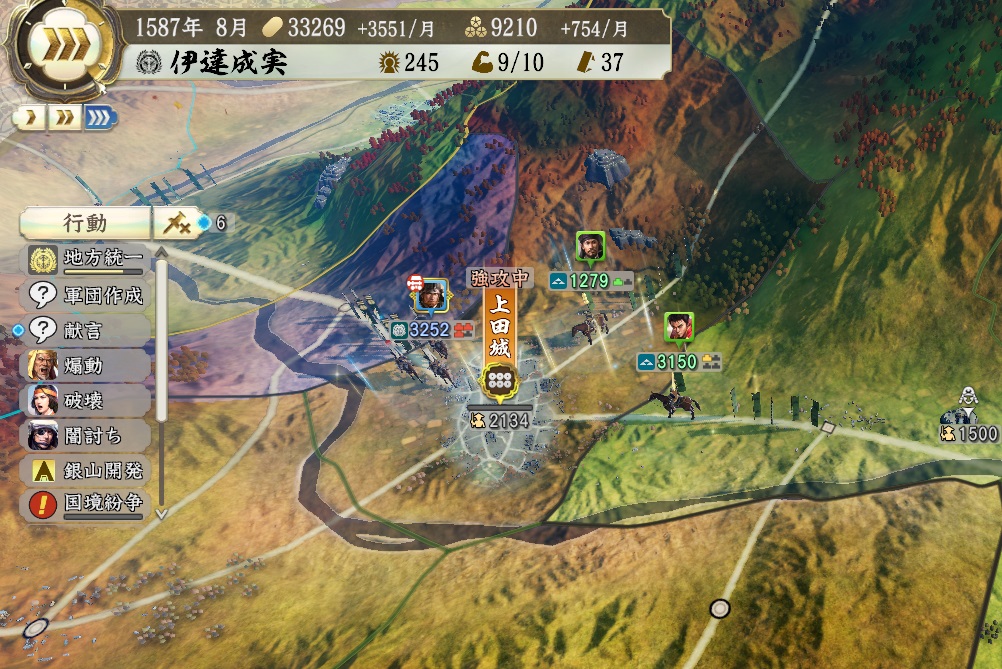The width and height of the screenshot is (1002, 669).
Task: Select the 闇討ち ambush action
Action: [x=88, y=435]
